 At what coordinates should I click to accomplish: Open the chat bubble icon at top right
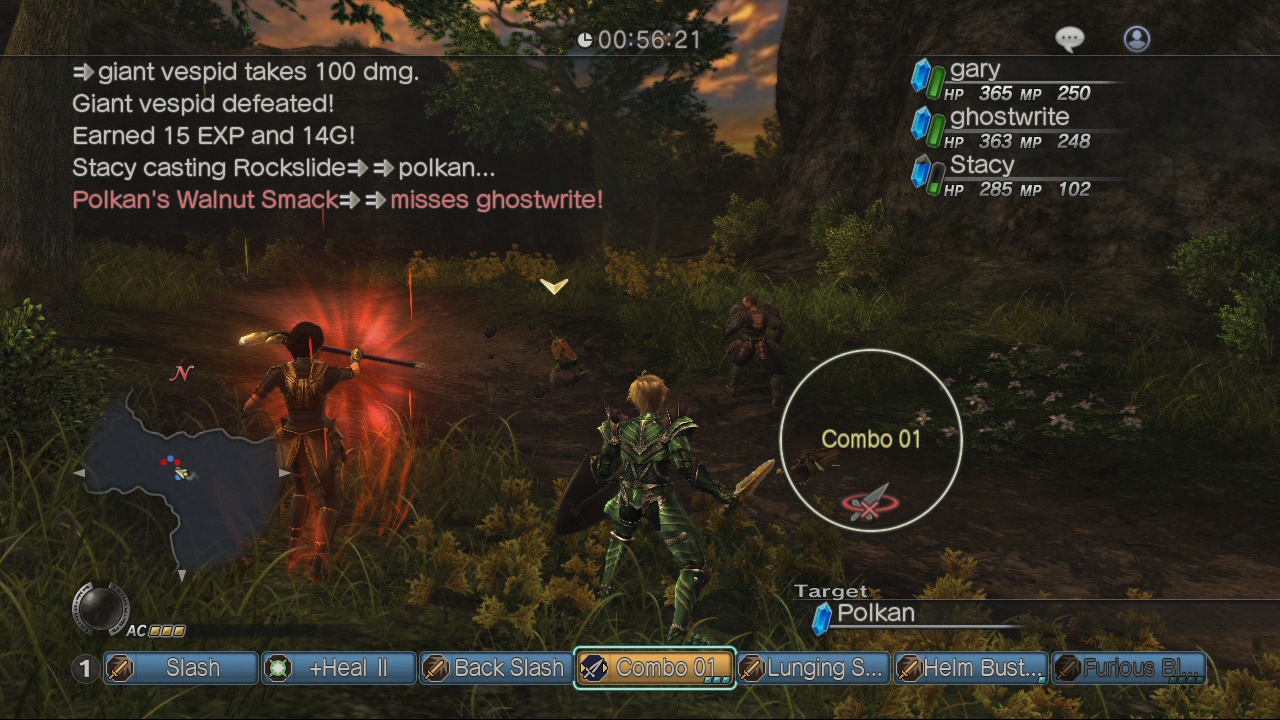1069,38
